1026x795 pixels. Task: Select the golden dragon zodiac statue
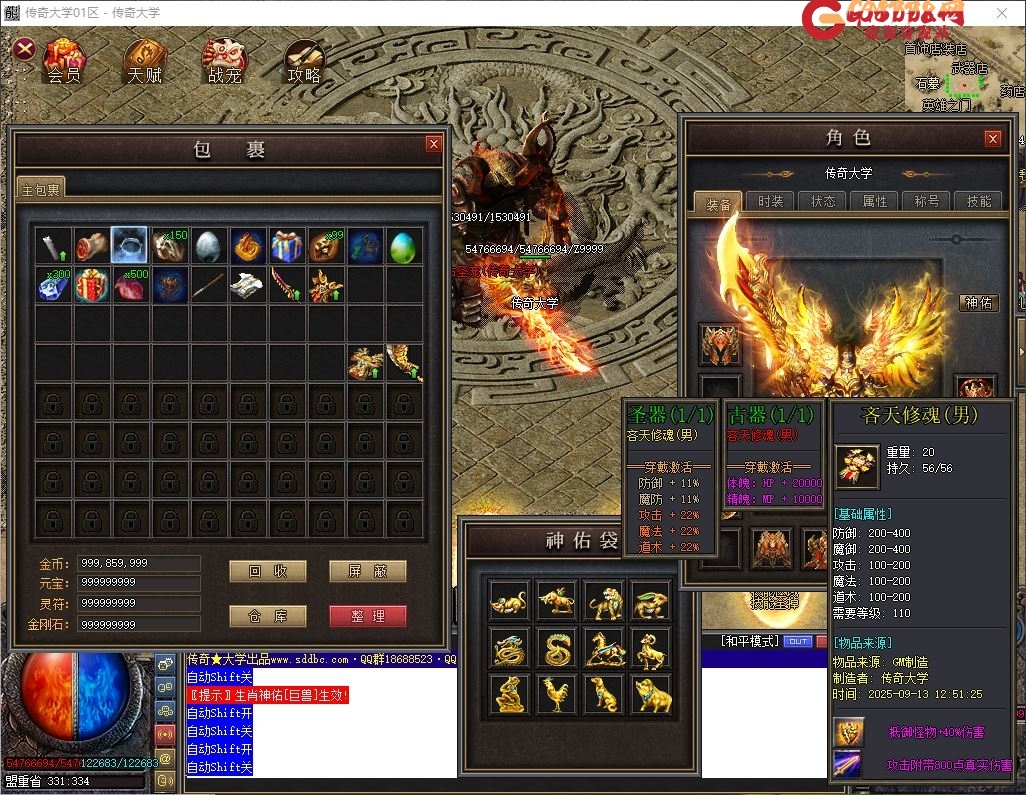(x=510, y=648)
